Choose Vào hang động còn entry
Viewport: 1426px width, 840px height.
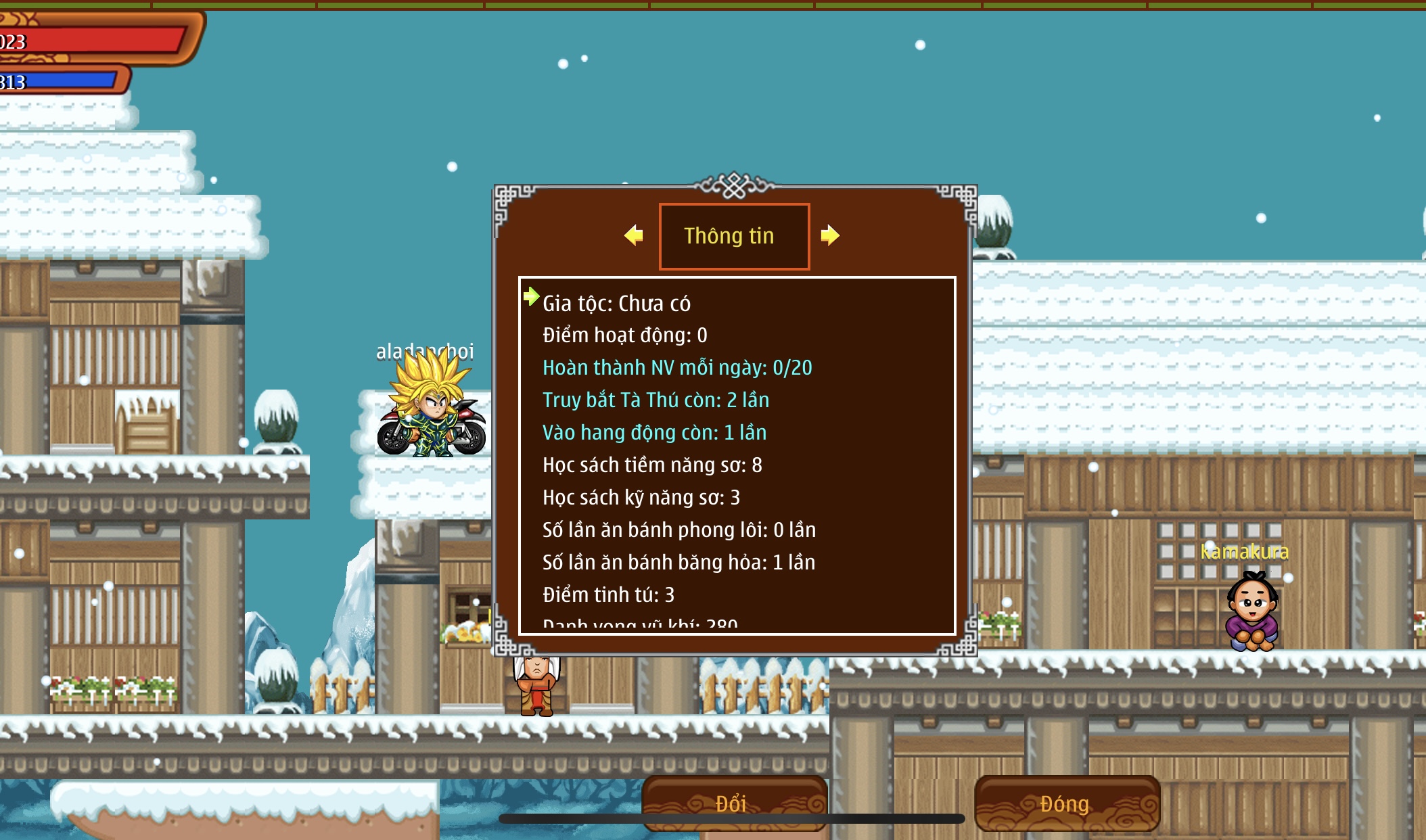[x=654, y=433]
